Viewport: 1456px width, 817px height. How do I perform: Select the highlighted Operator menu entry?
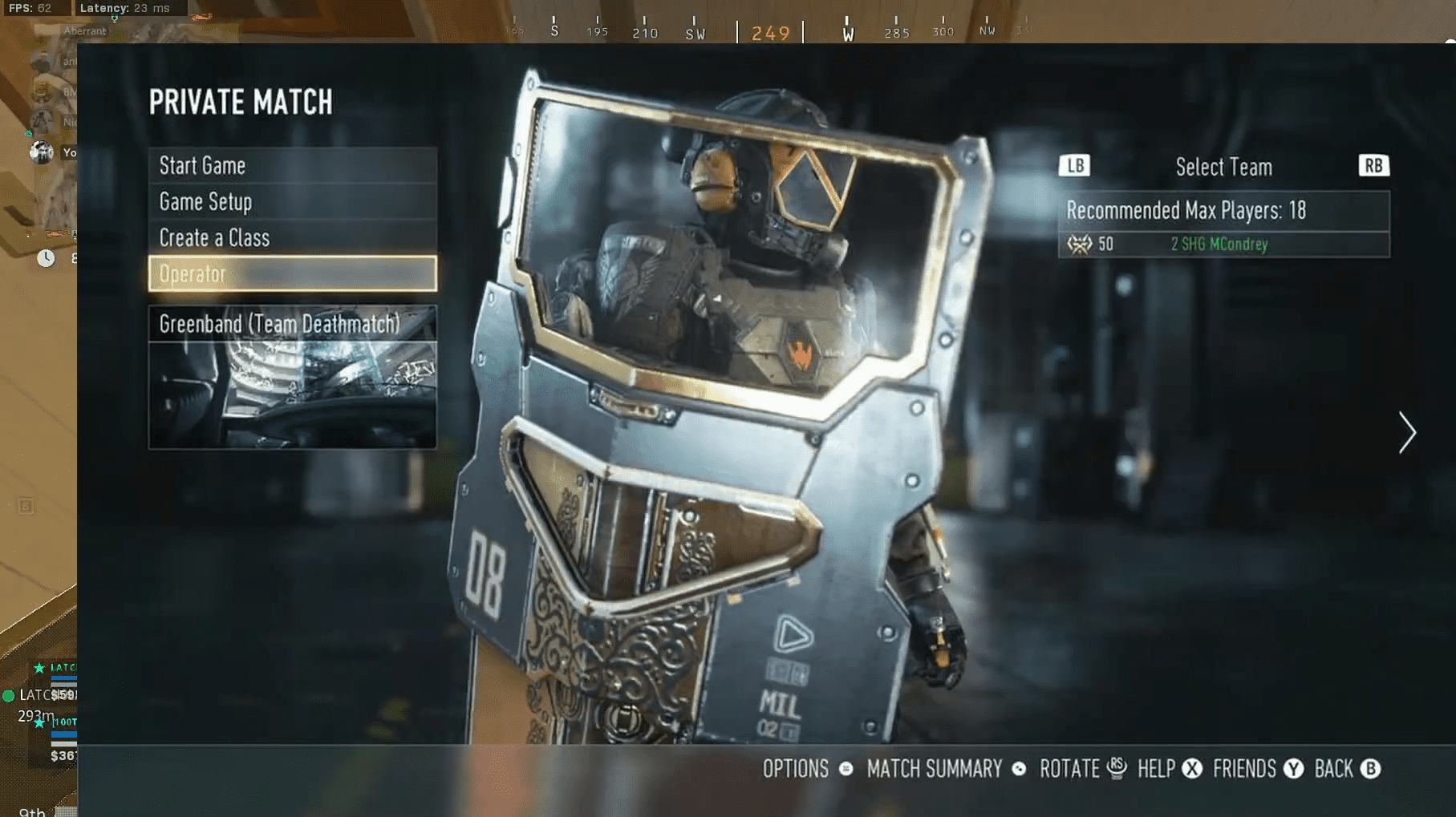(x=292, y=273)
